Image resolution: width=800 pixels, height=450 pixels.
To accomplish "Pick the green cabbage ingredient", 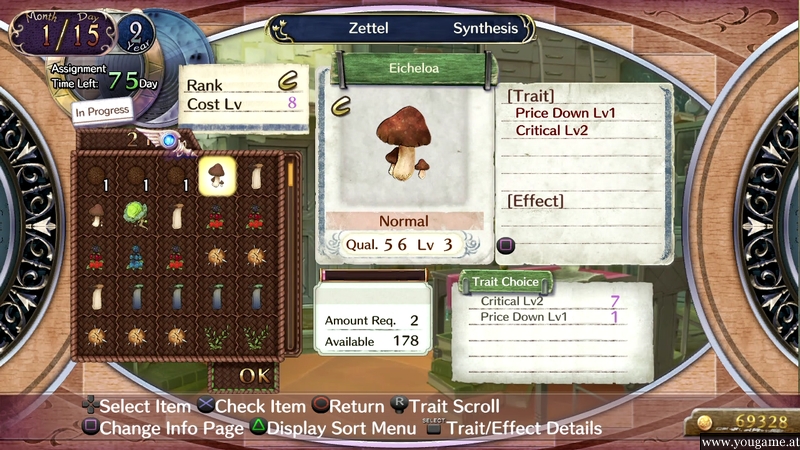I will point(136,214).
